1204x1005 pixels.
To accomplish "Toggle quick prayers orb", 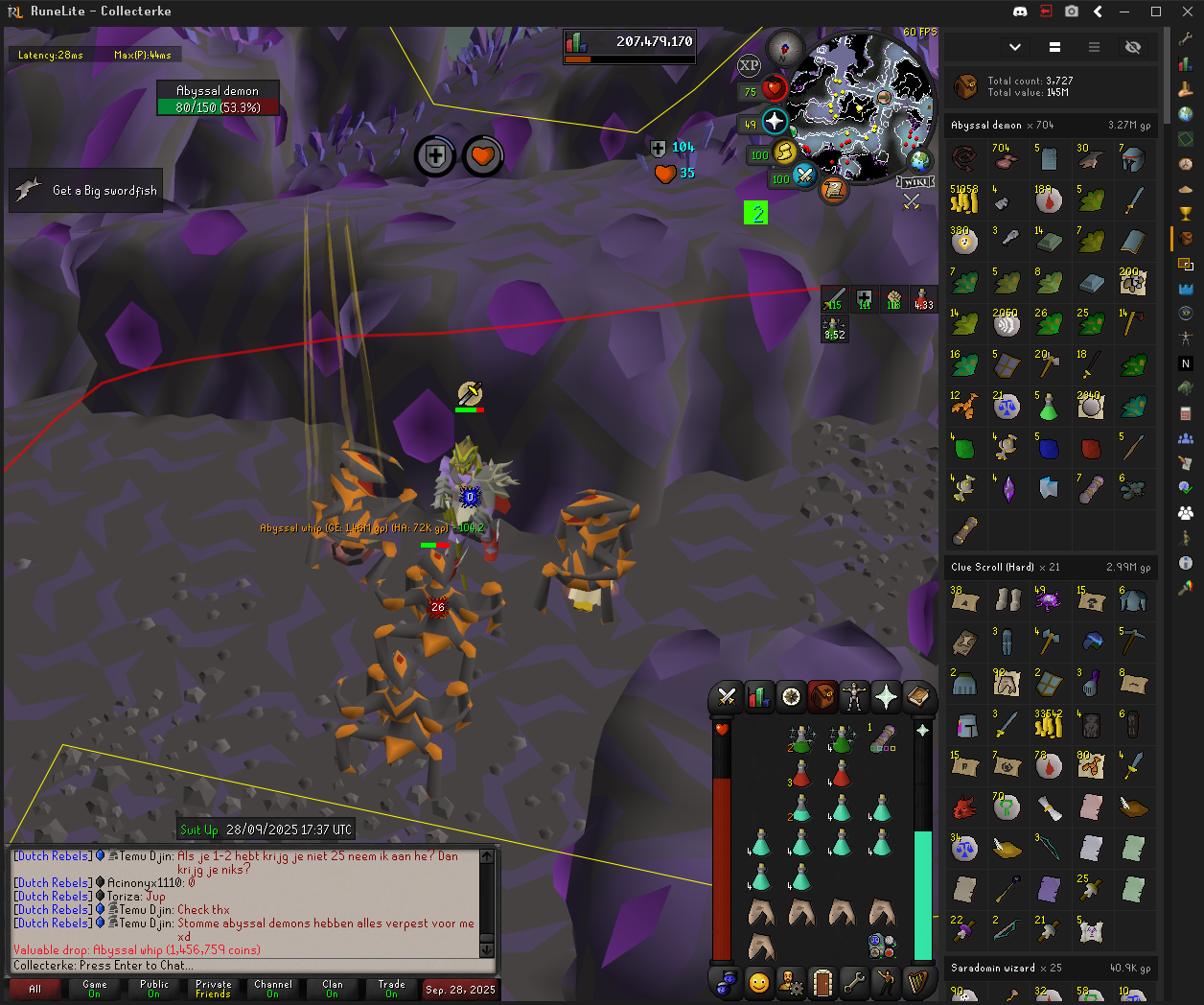I will click(x=775, y=123).
